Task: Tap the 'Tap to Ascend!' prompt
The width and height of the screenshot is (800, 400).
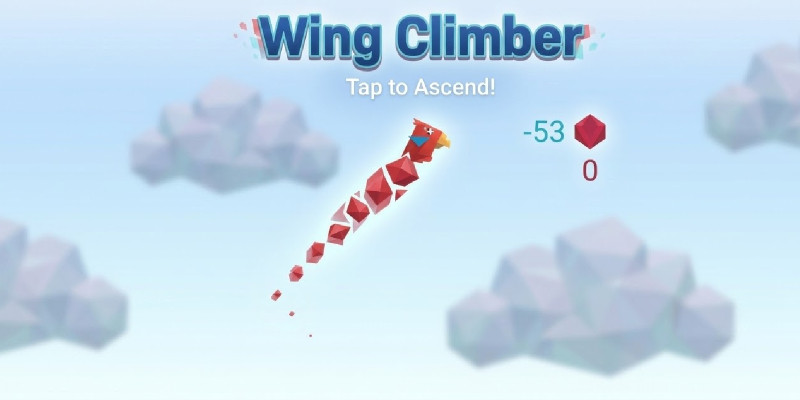Action: (421, 86)
